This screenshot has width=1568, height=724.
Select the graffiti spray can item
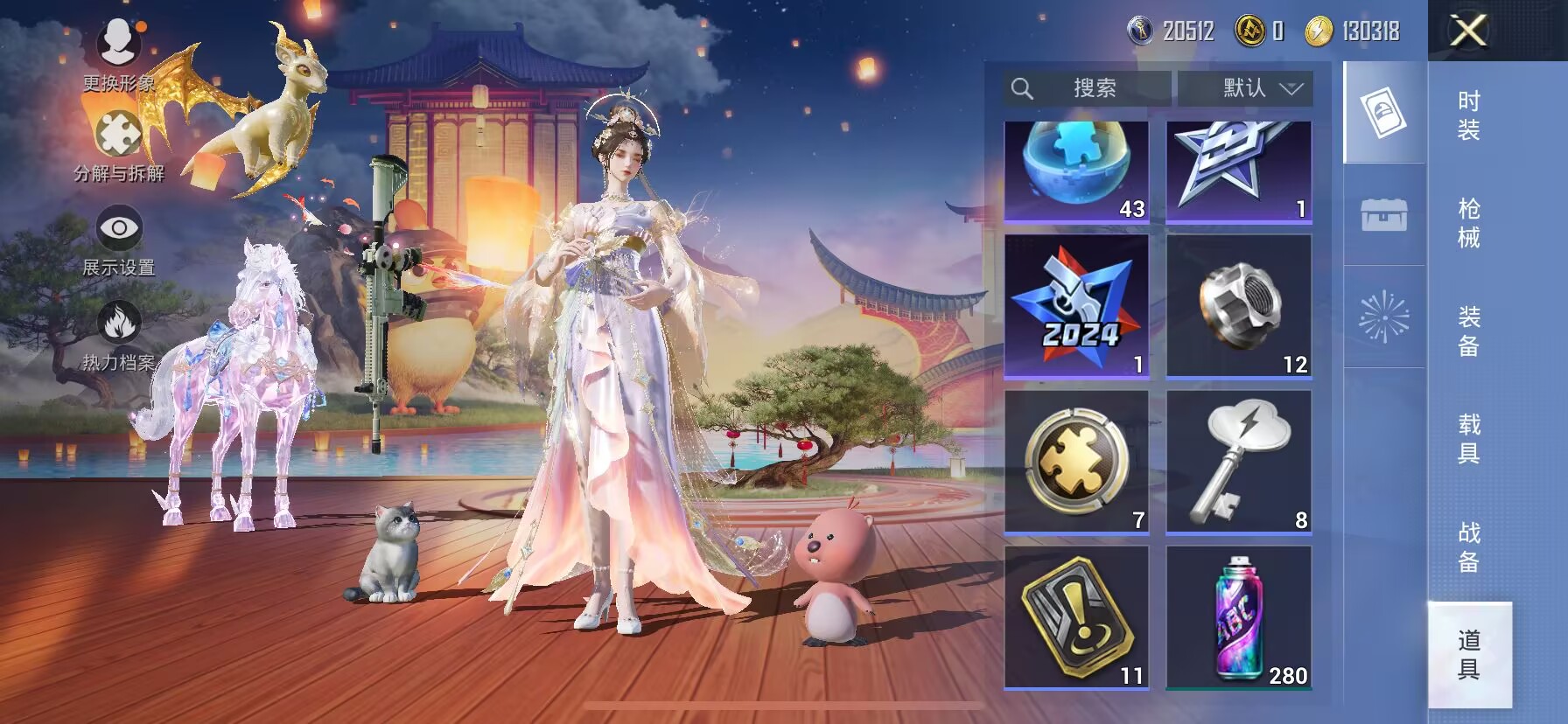coord(1239,617)
